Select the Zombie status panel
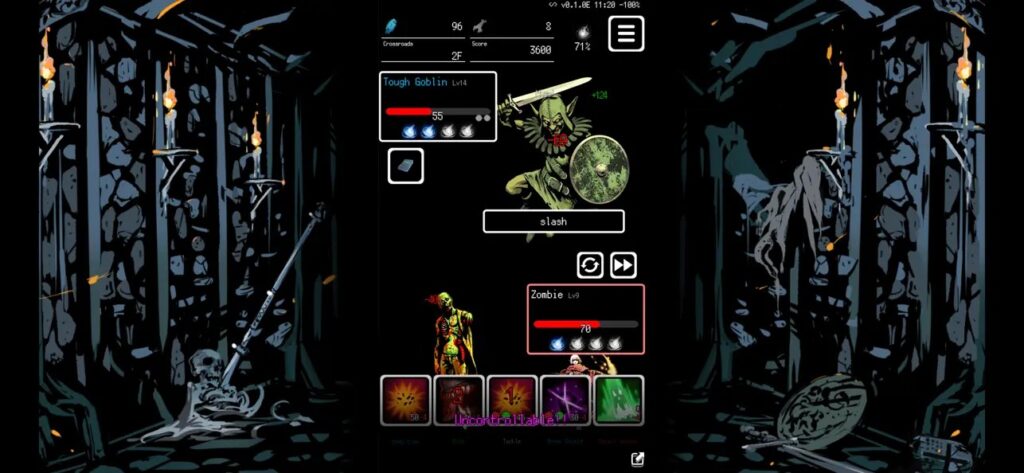This screenshot has width=1024, height=473. 585,319
